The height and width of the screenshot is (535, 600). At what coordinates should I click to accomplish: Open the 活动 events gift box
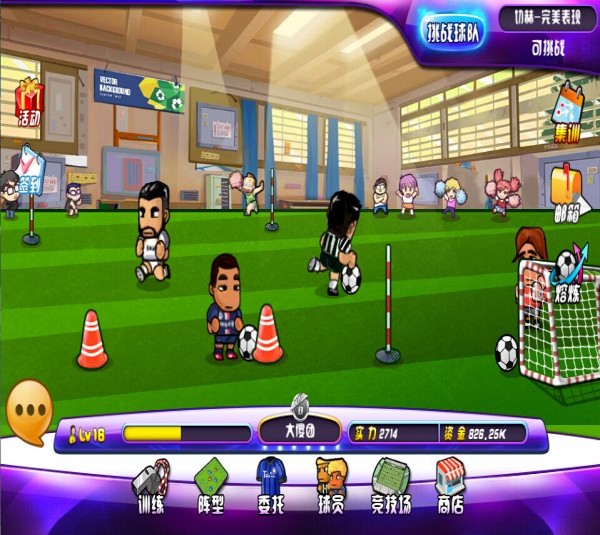pyautogui.click(x=28, y=103)
